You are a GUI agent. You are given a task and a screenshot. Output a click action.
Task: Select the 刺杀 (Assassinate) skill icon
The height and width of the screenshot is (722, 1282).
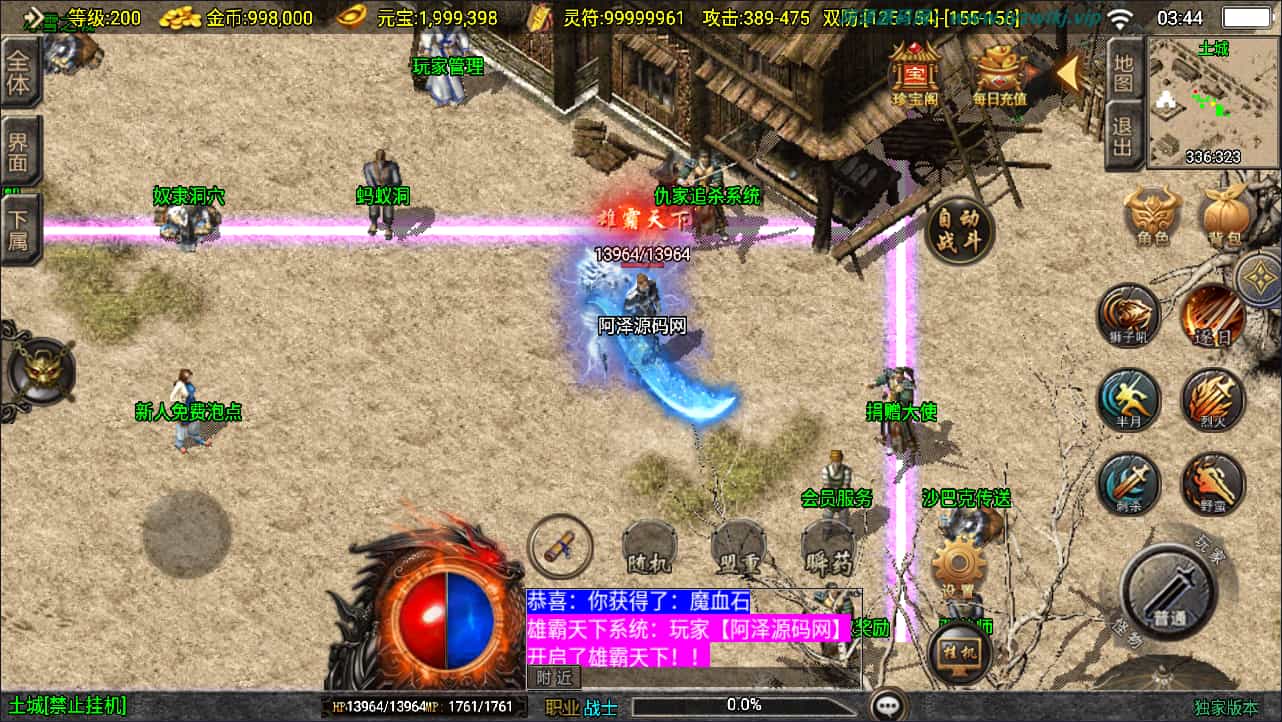click(x=1128, y=483)
